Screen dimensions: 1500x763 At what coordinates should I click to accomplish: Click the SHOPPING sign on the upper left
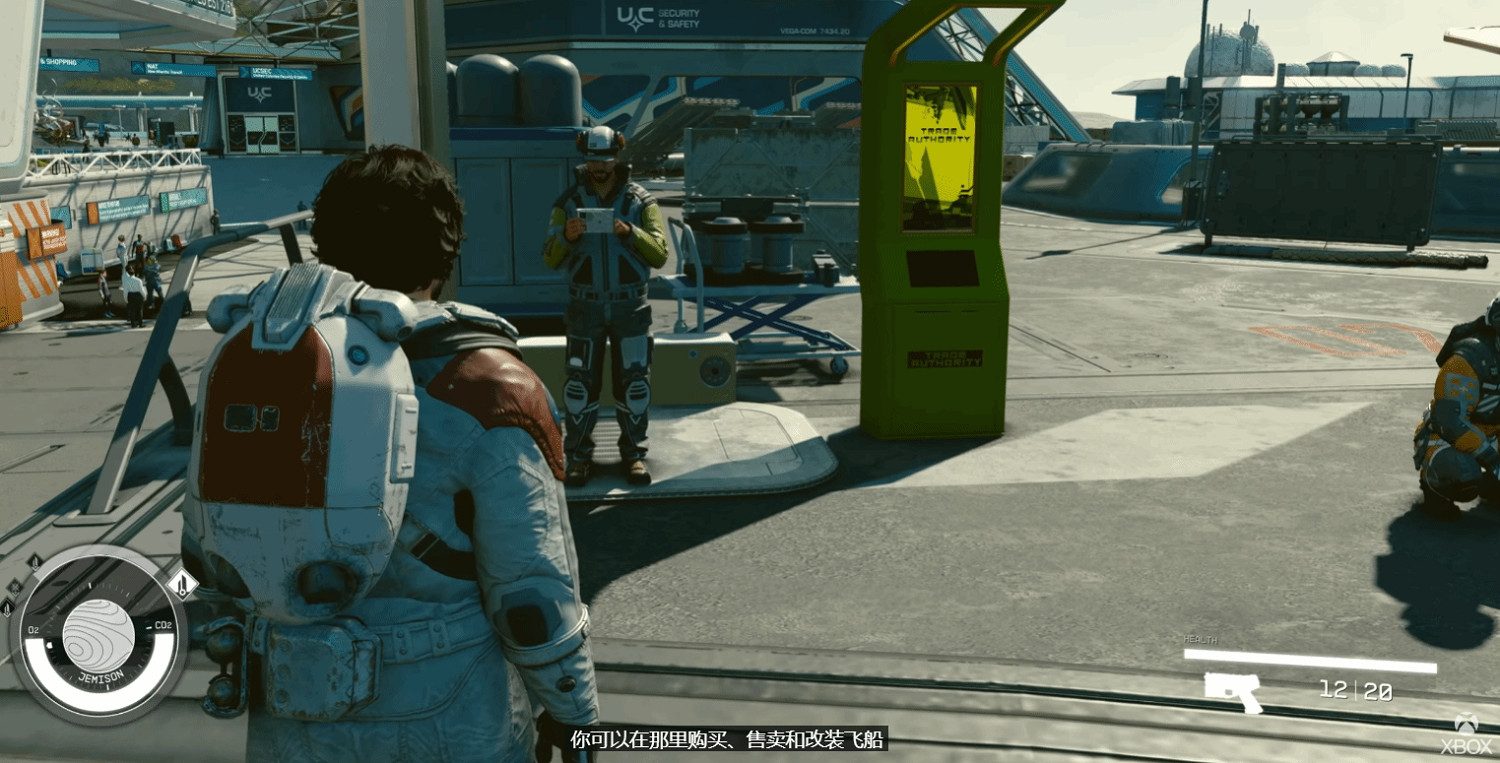coord(60,63)
